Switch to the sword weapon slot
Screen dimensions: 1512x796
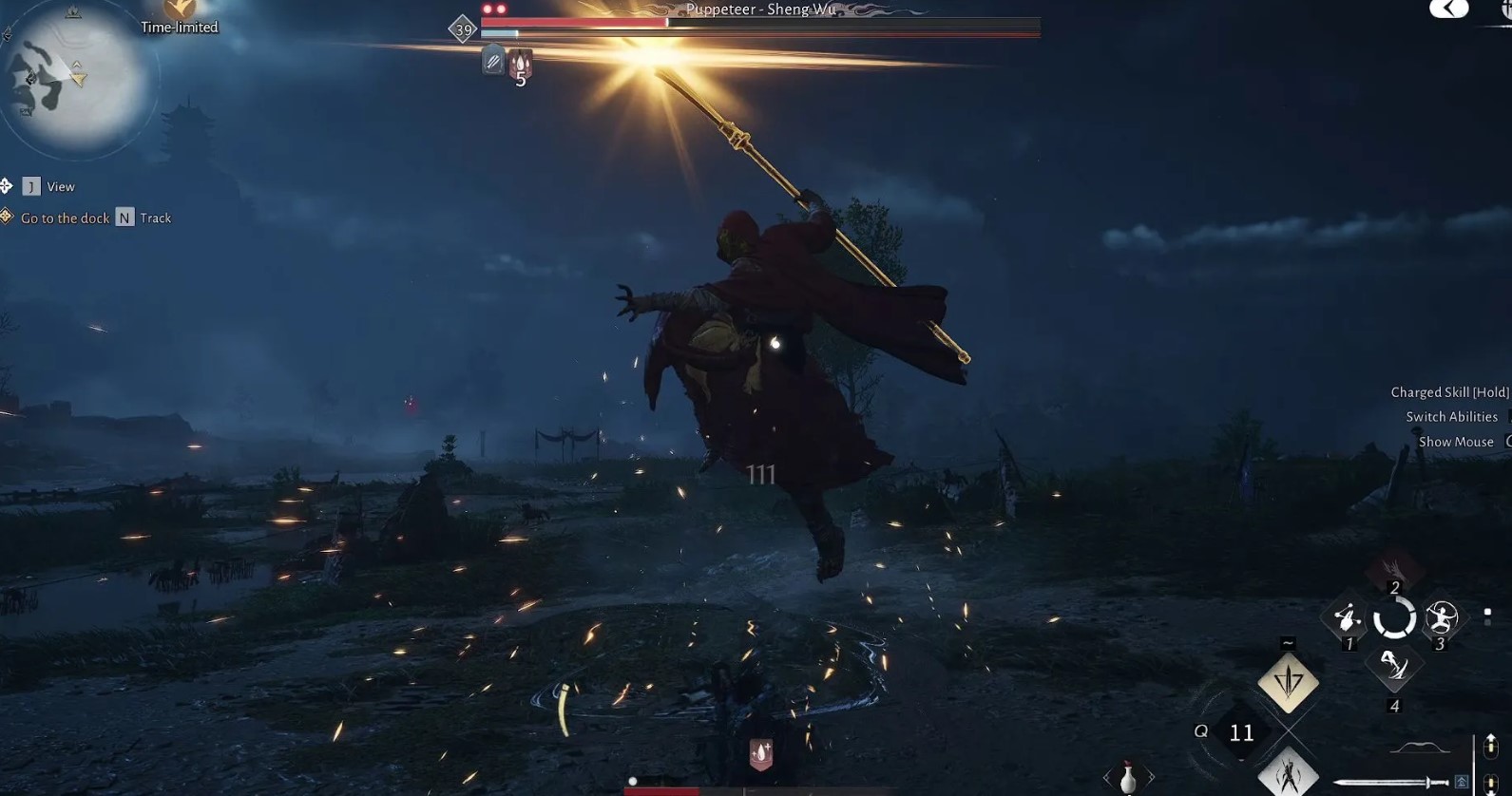tap(1389, 782)
